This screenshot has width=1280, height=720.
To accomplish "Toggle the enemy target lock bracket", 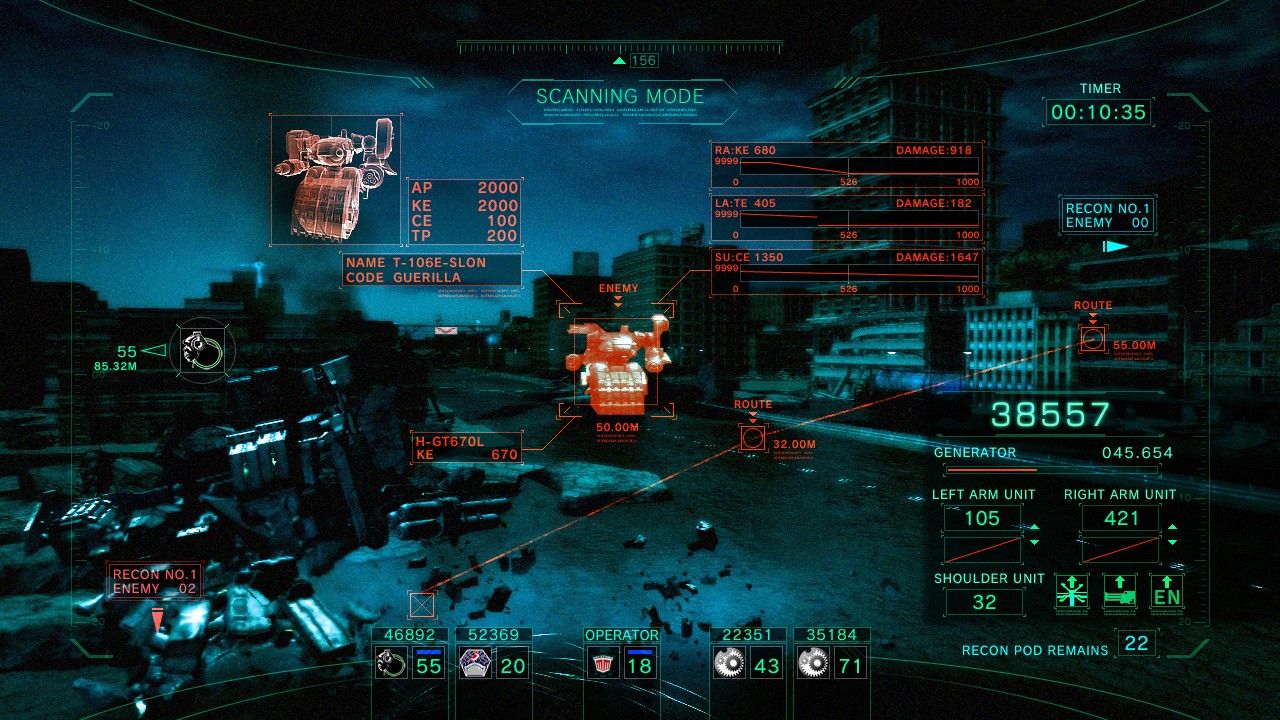I will [615, 357].
